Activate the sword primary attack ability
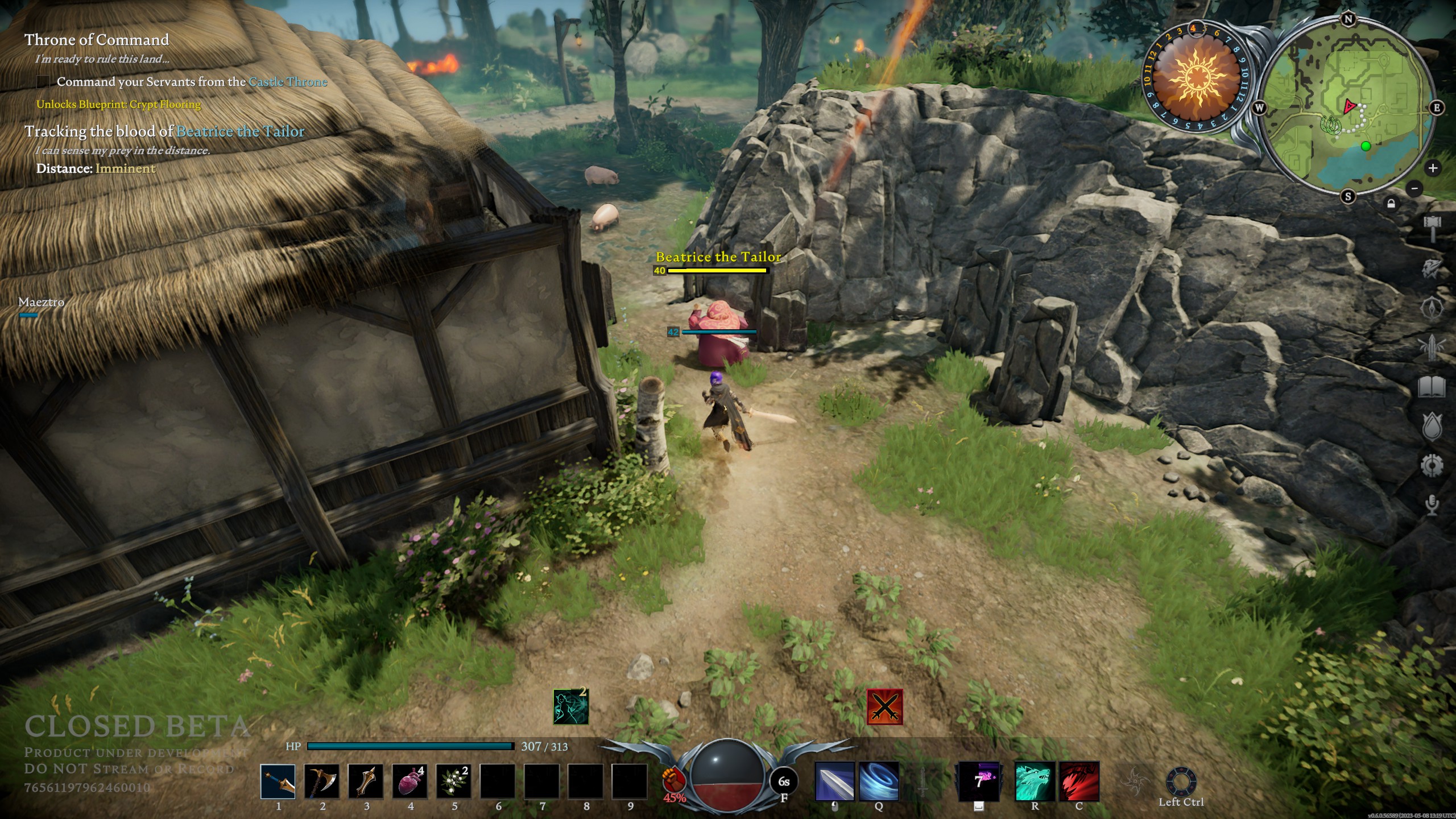Screen dimensions: 1456x819 834,781
